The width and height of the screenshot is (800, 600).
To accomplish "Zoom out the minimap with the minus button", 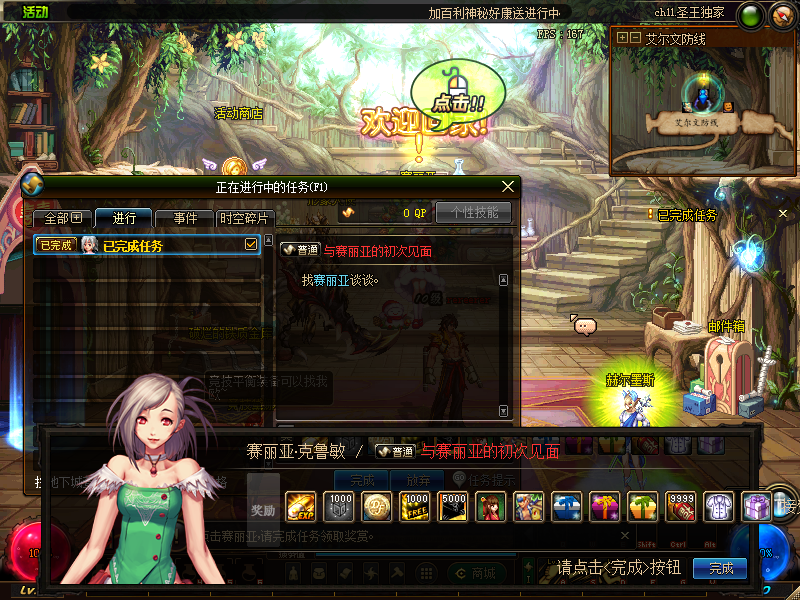I will point(634,37).
